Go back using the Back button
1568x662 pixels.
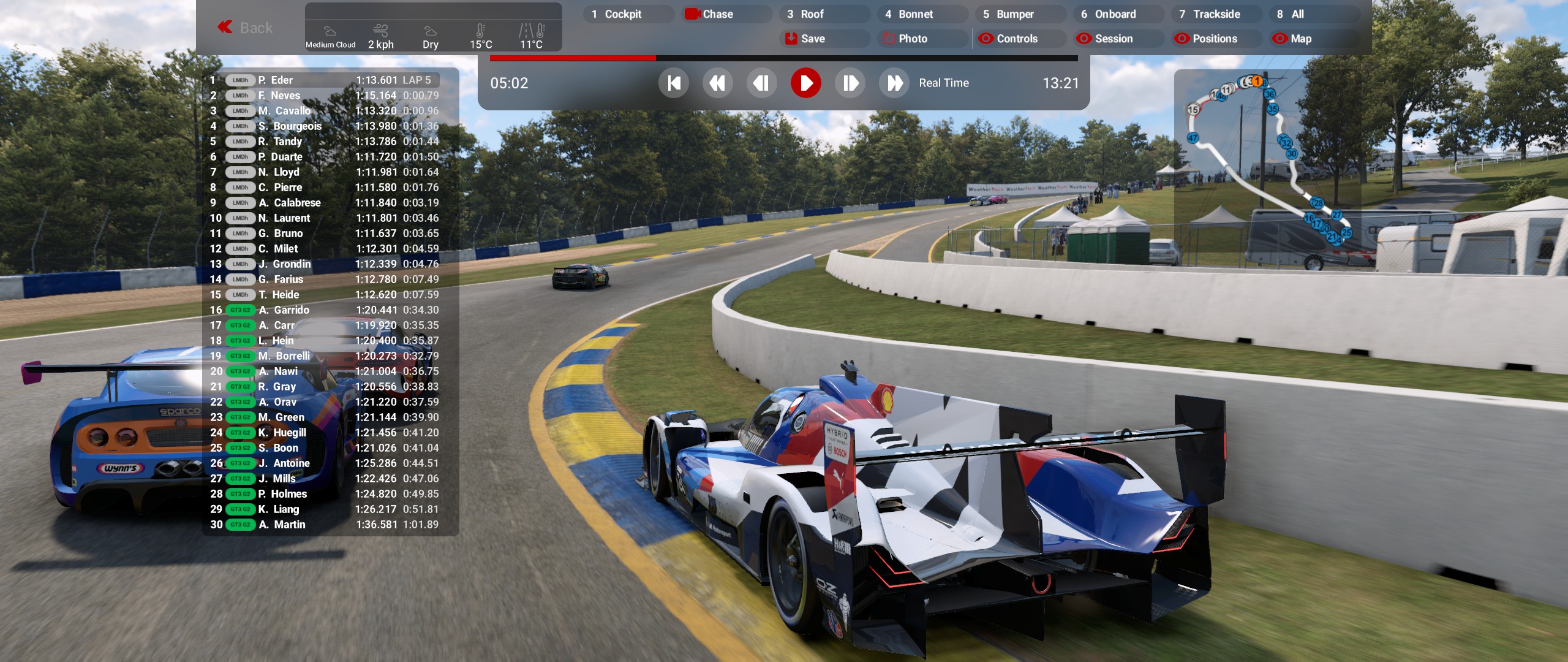pyautogui.click(x=246, y=28)
